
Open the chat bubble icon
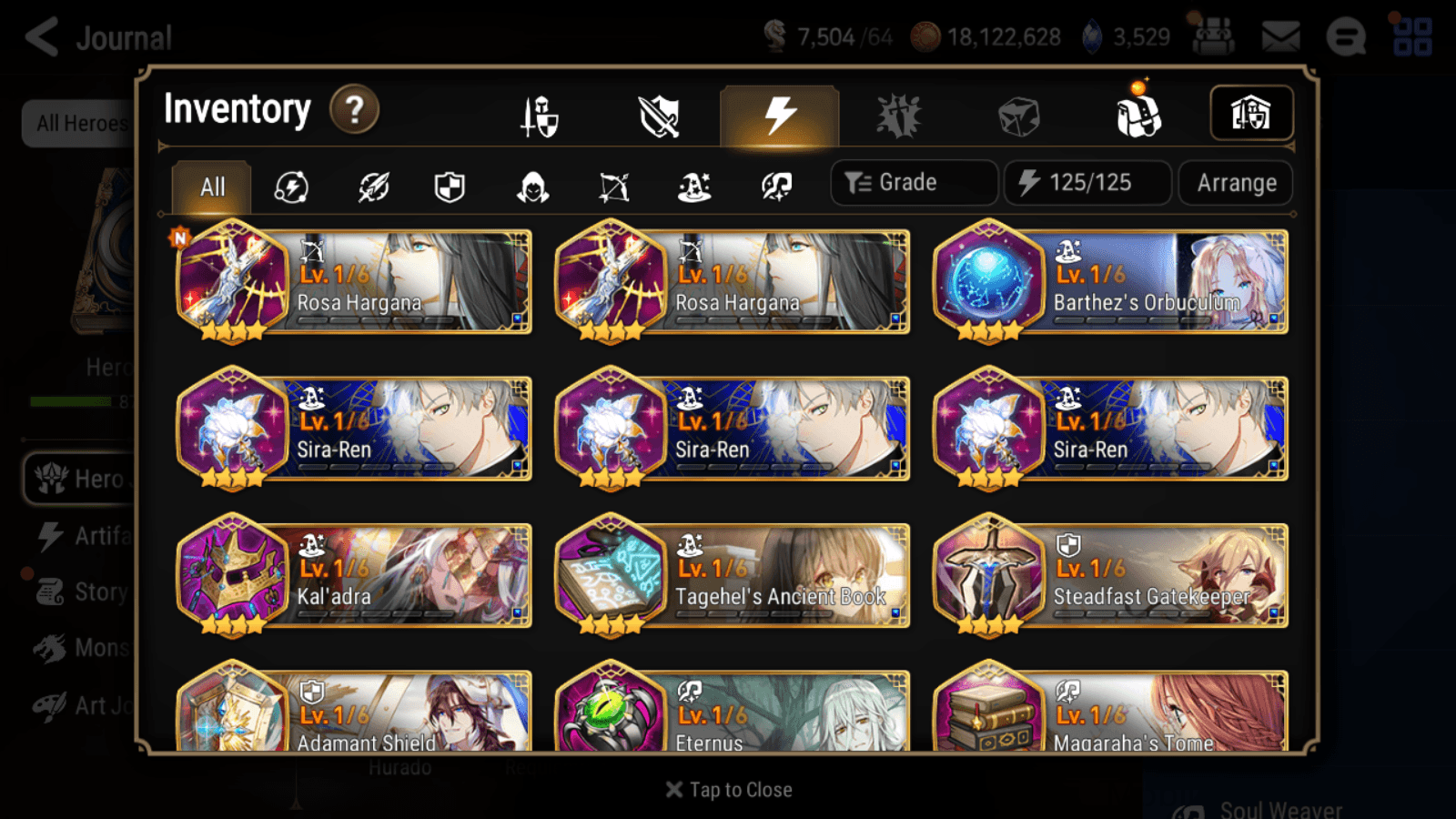(x=1345, y=37)
